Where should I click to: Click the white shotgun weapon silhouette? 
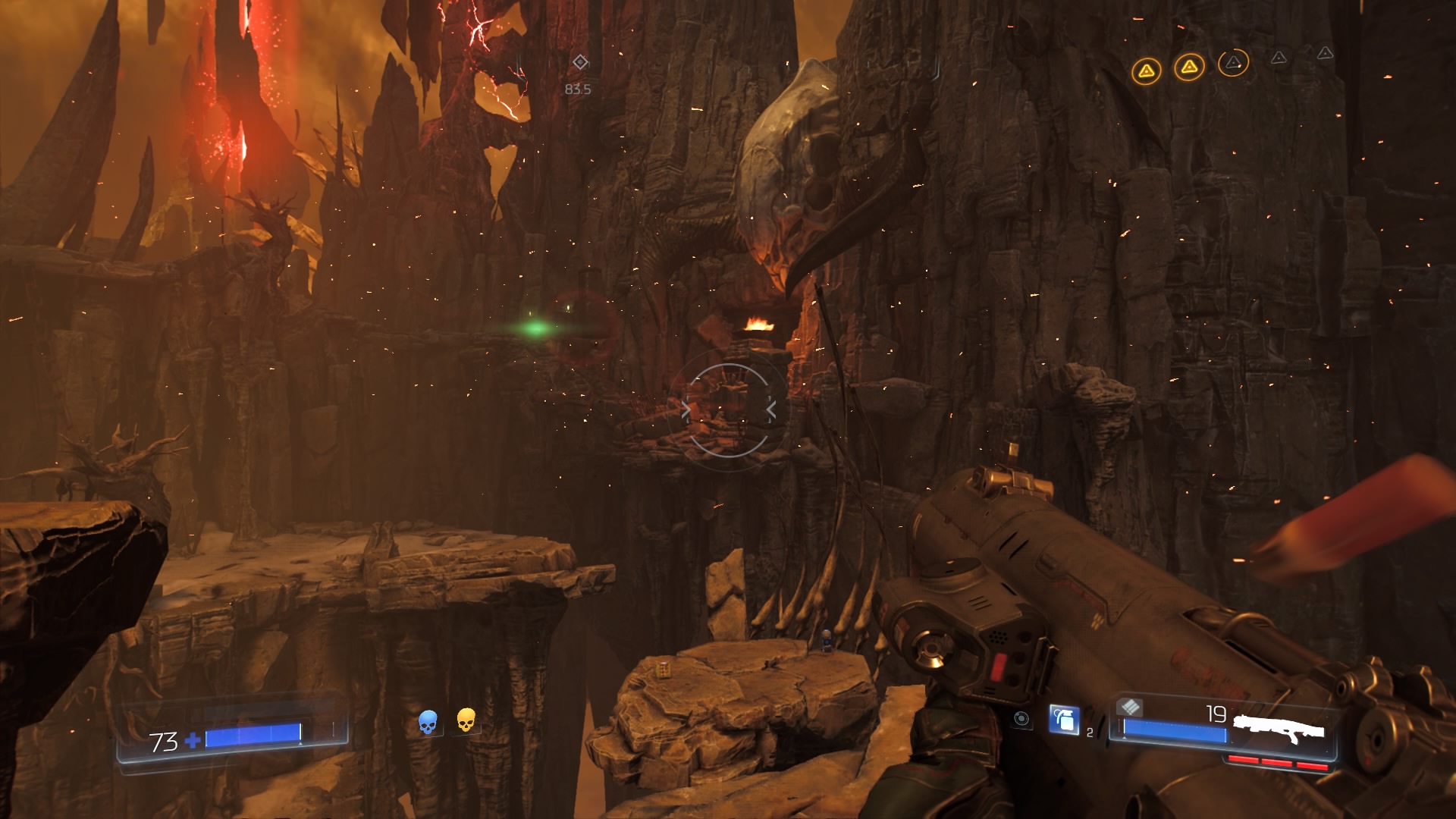coord(1279,730)
